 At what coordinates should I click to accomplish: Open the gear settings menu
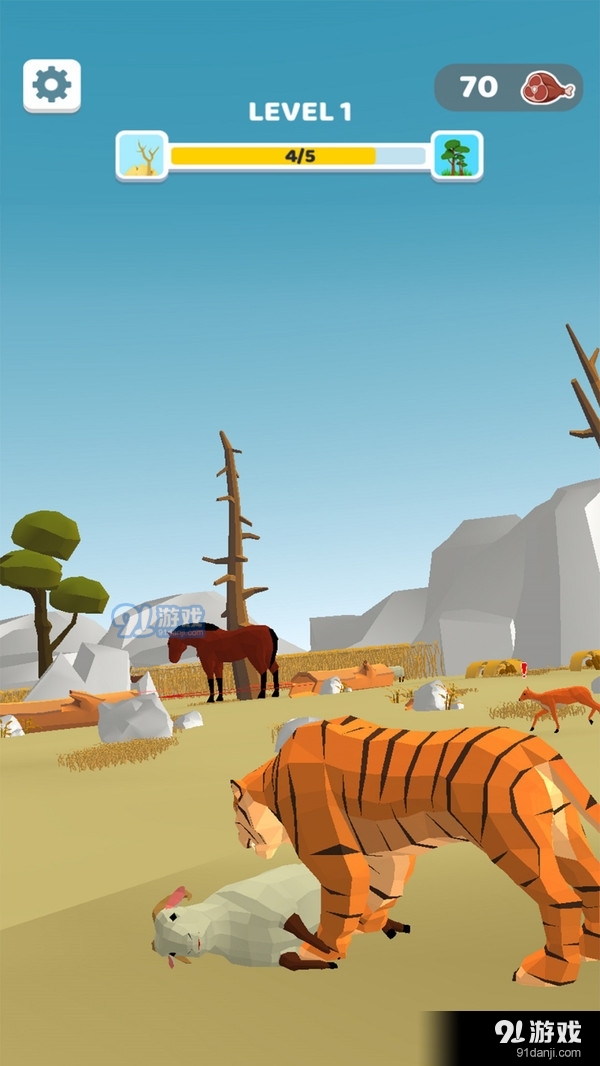pos(52,86)
